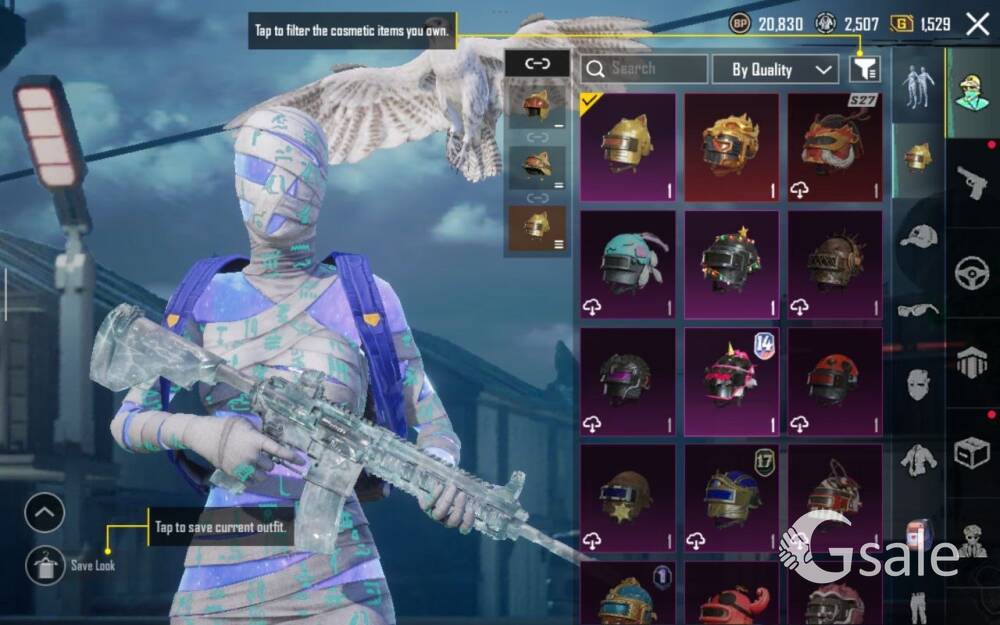This screenshot has width=1000, height=625.
Task: Close the inventory screen with the X
Action: (x=977, y=24)
